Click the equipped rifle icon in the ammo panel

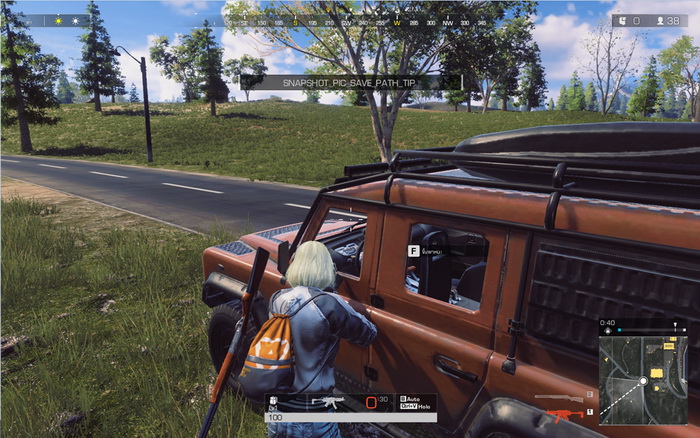pos(327,402)
